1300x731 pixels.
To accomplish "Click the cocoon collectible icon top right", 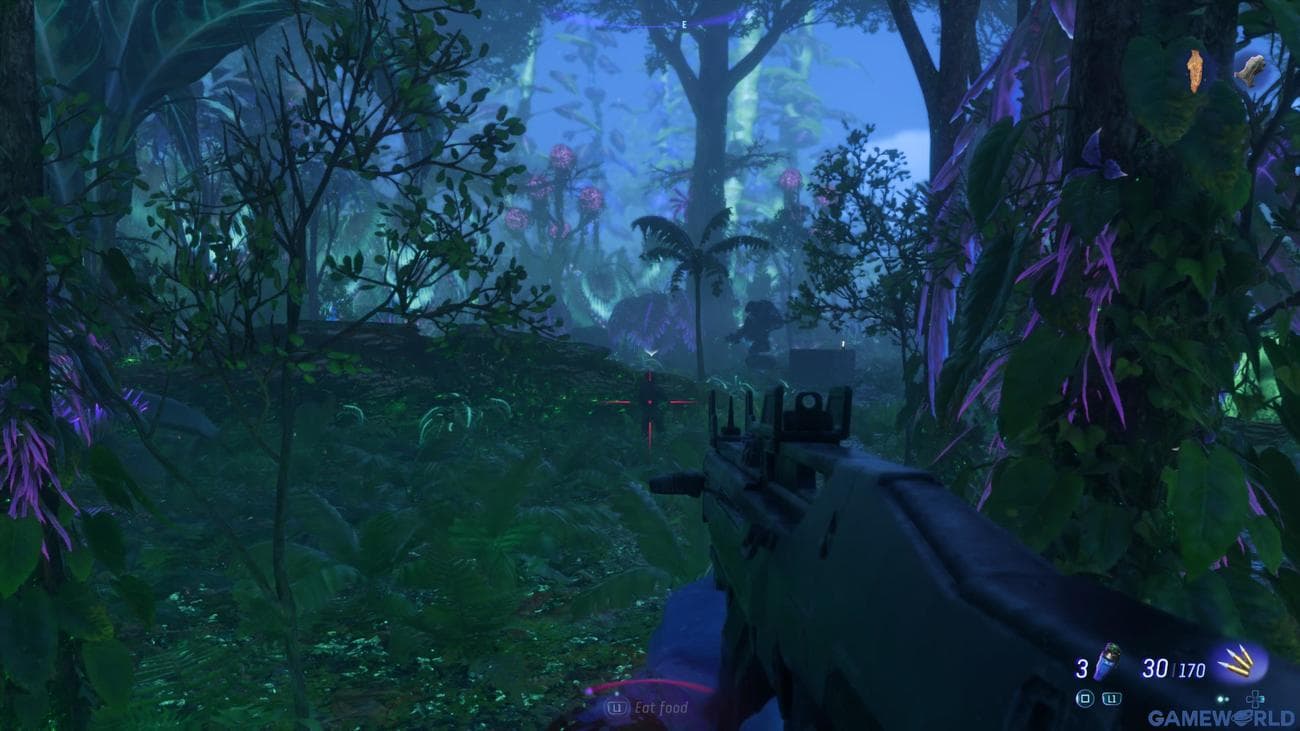I will (x=1195, y=70).
